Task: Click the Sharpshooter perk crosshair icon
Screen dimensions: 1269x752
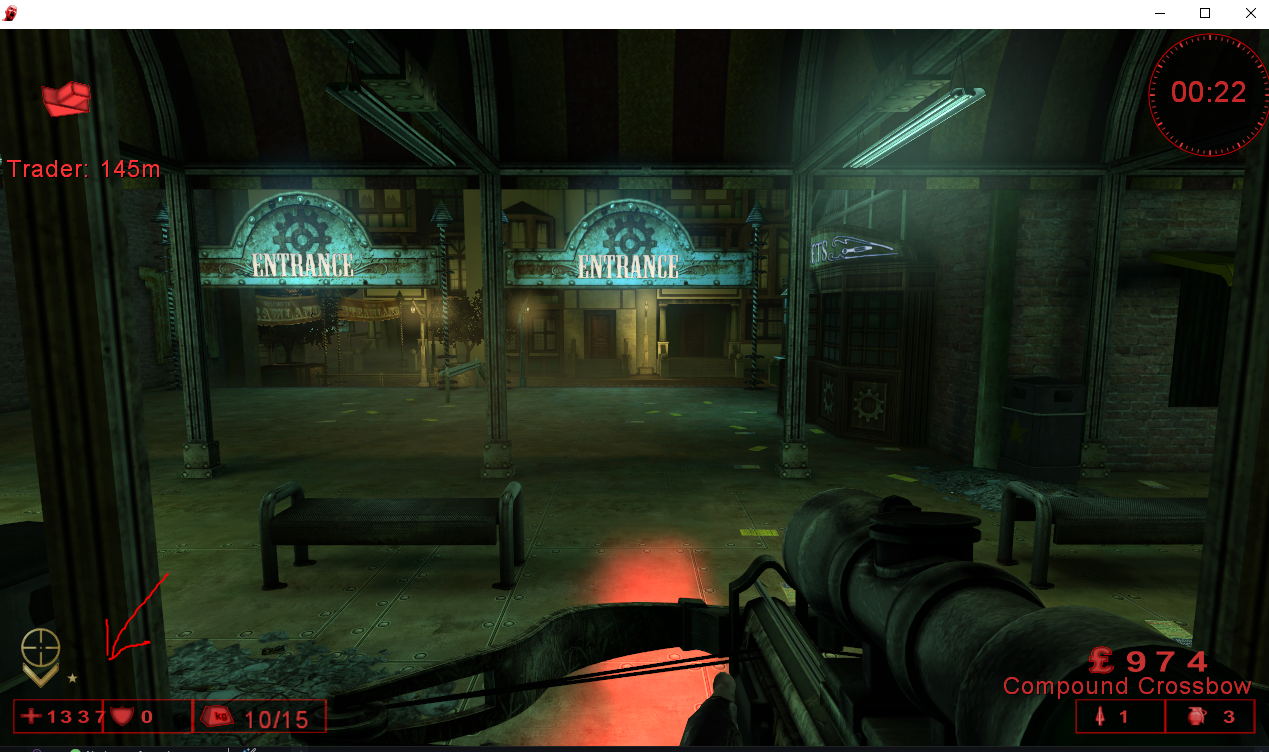Action: [x=40, y=648]
